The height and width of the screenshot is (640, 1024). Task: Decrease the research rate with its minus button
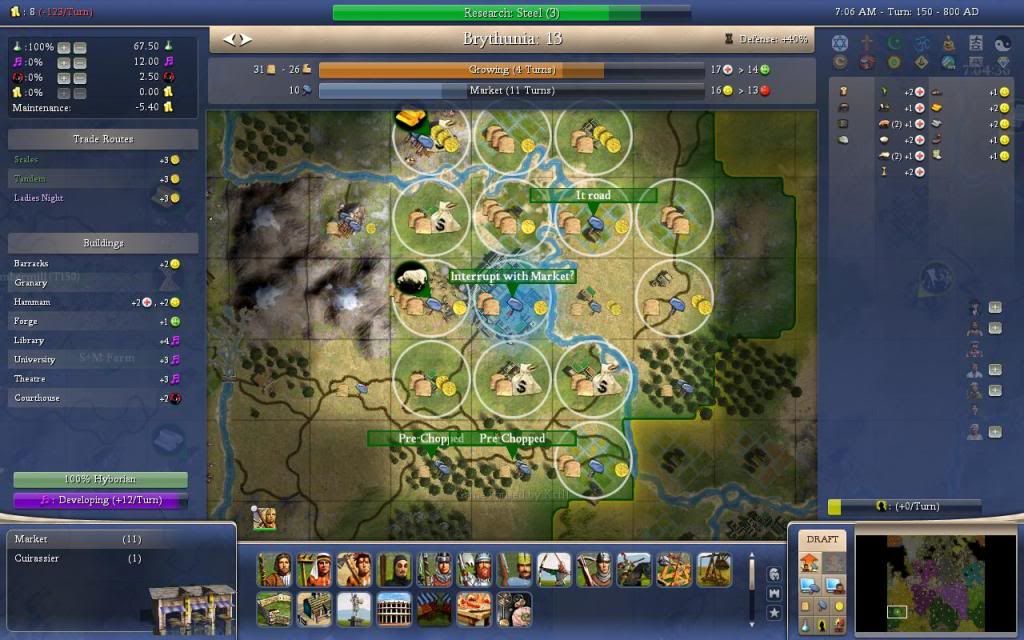[x=80, y=48]
